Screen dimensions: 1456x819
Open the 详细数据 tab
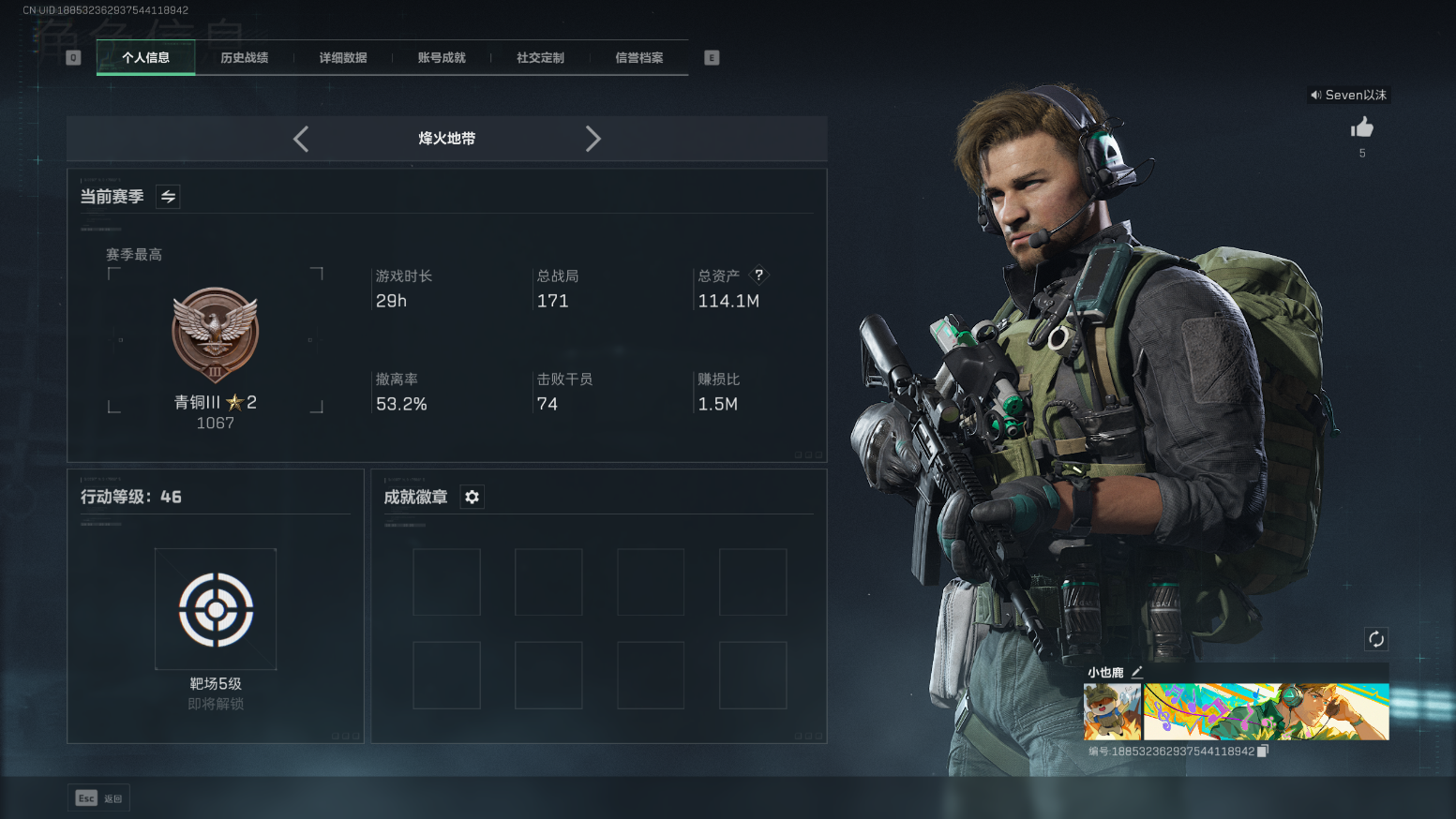click(x=342, y=58)
